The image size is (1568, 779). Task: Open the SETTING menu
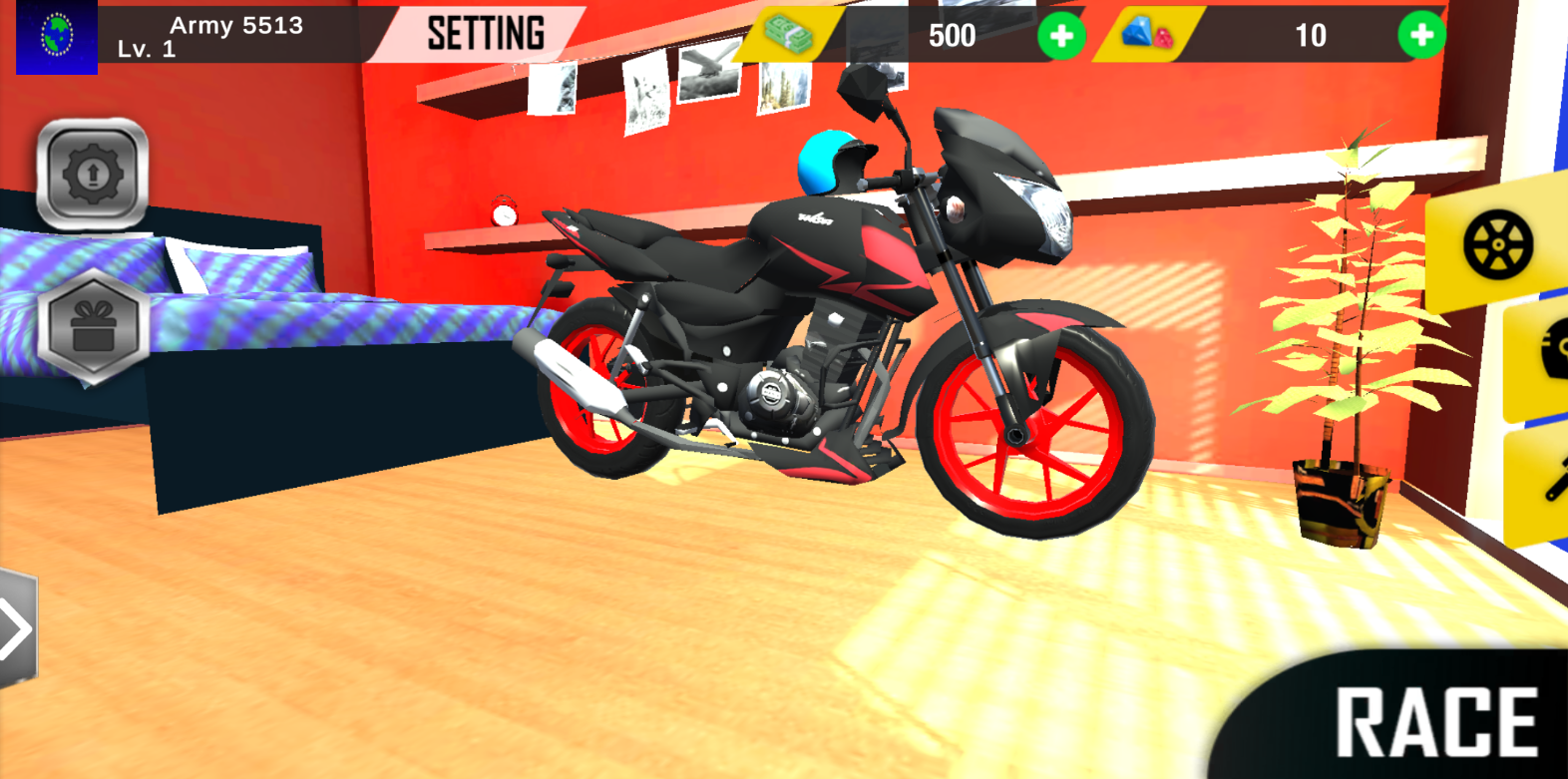(x=486, y=33)
